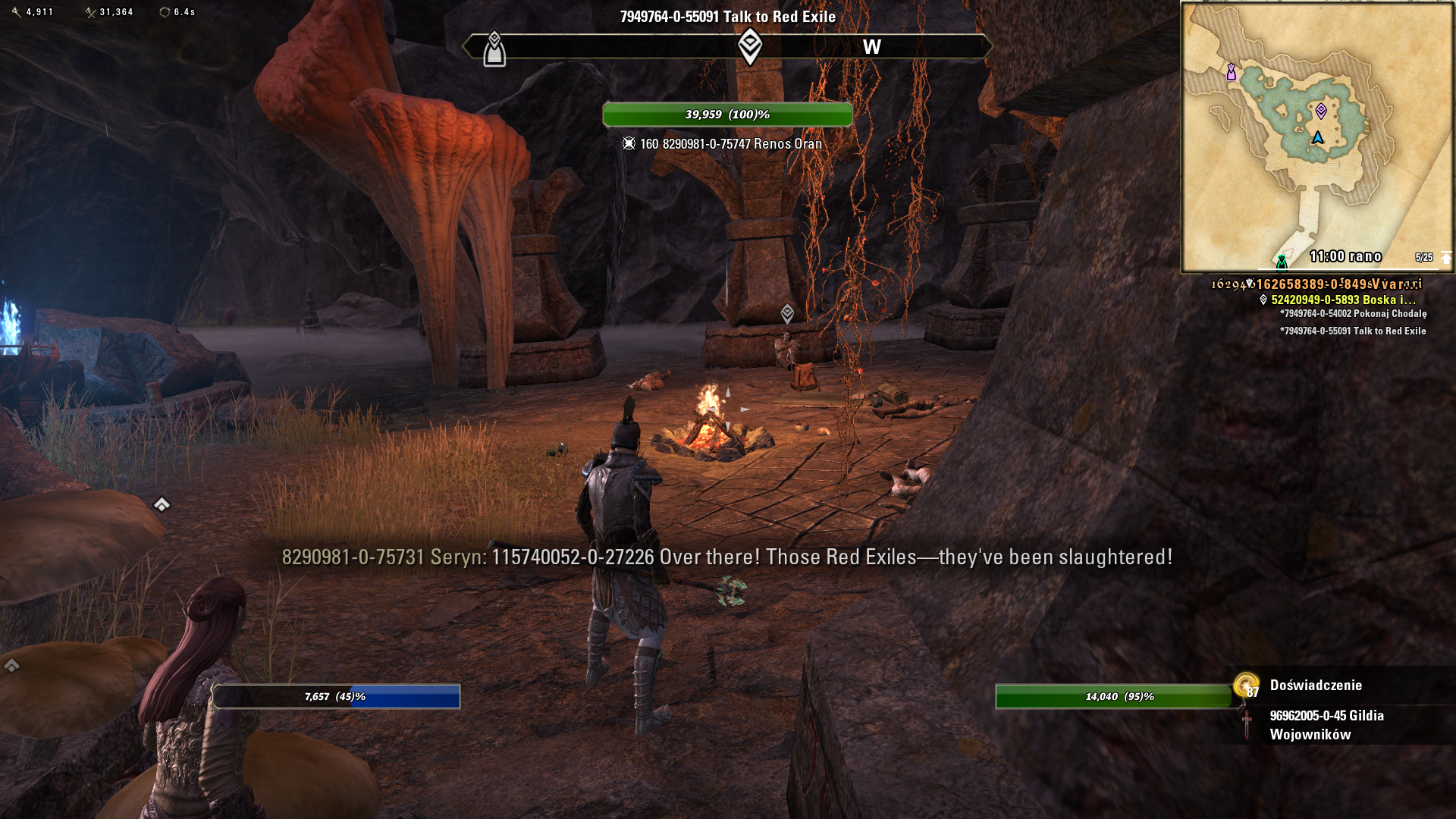Select the door marker on the compass bar

494,50
